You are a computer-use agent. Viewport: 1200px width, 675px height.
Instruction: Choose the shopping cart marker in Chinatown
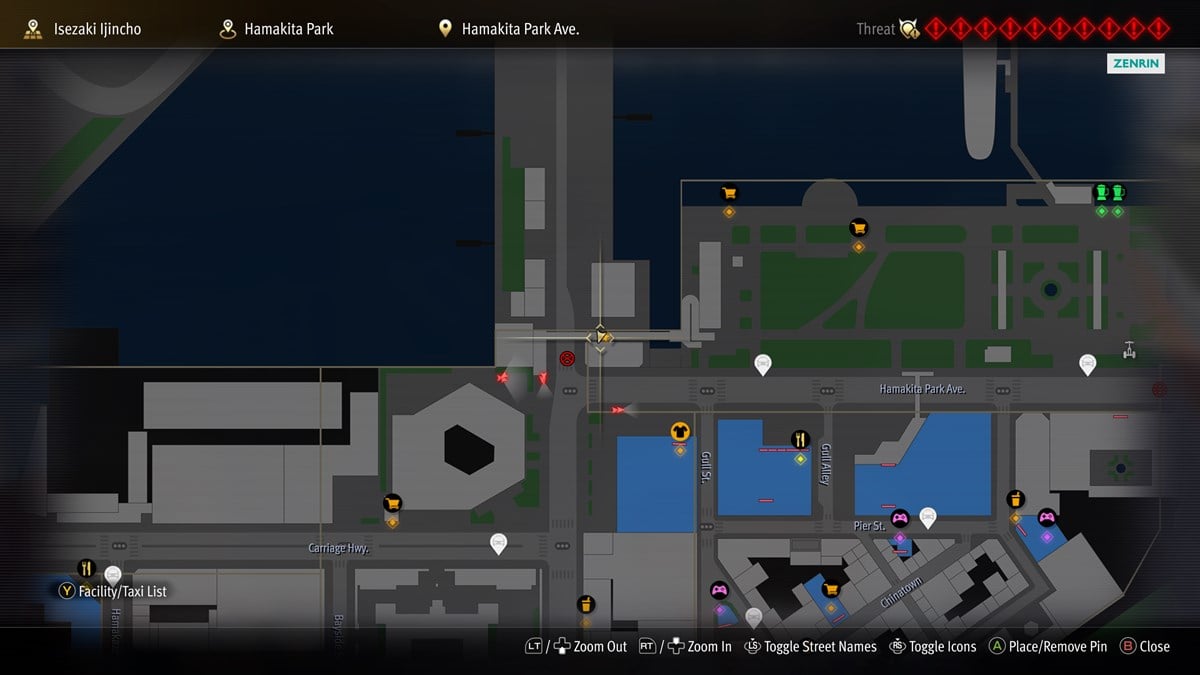point(830,589)
